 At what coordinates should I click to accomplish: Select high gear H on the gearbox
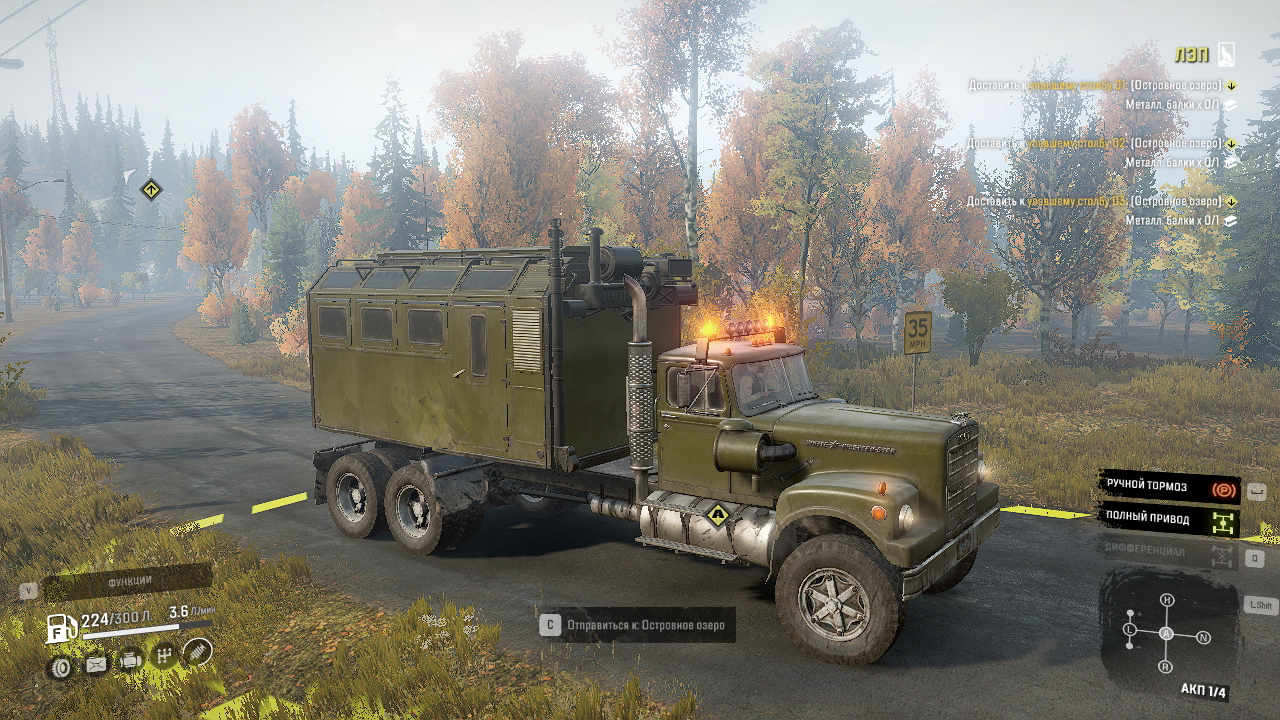[x=1167, y=600]
